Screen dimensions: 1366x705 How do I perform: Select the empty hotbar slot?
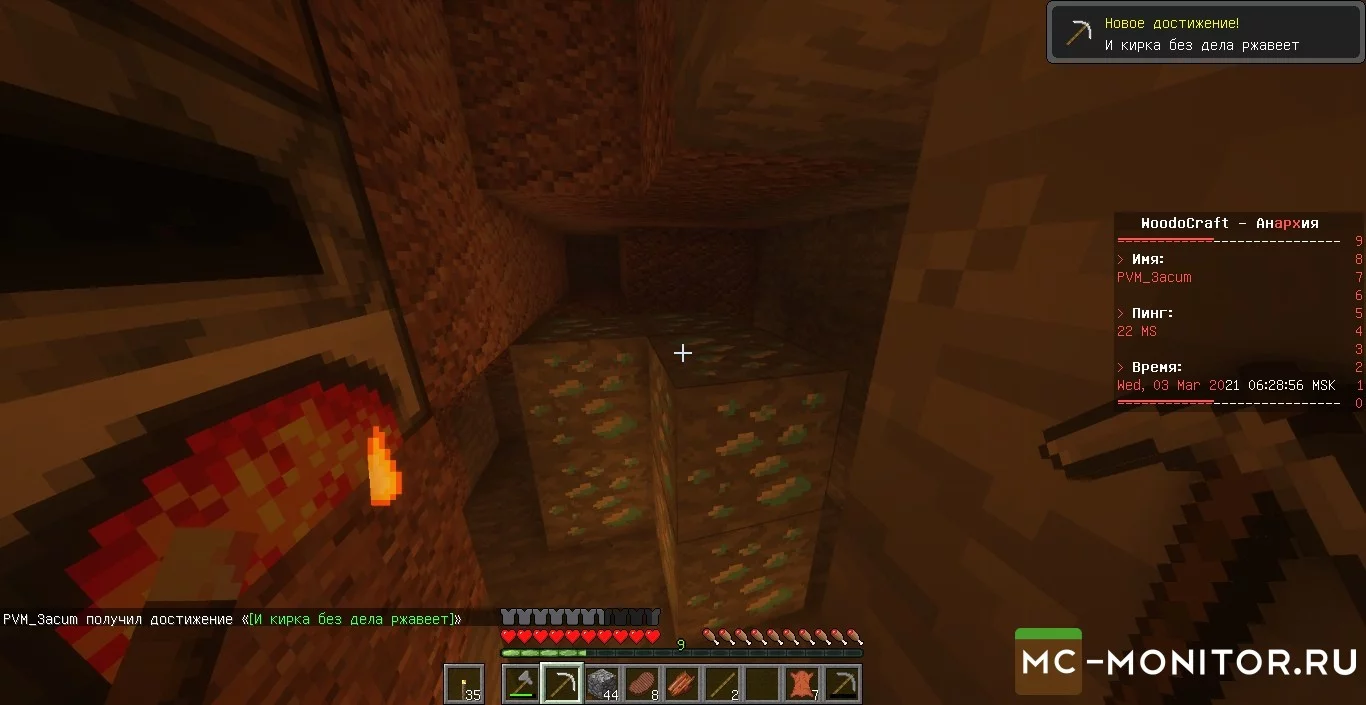(761, 684)
